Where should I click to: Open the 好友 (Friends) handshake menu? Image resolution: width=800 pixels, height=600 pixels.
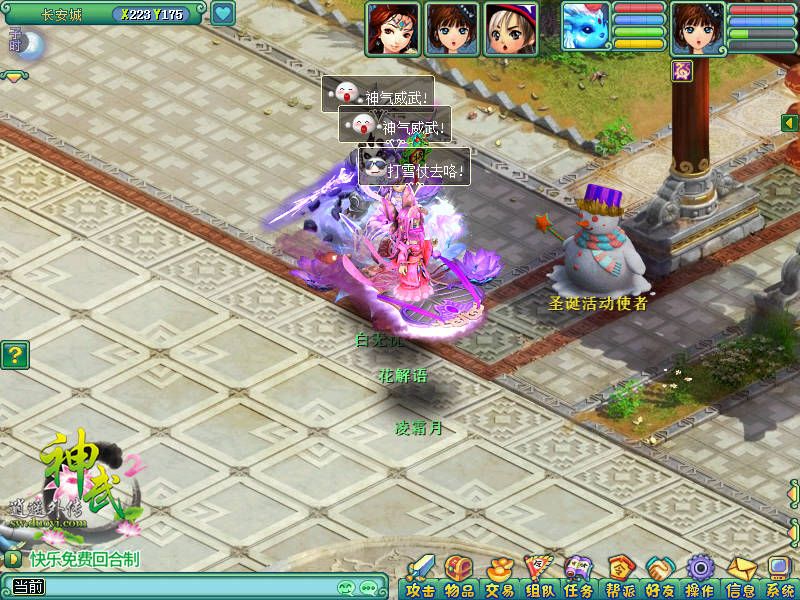click(659, 577)
